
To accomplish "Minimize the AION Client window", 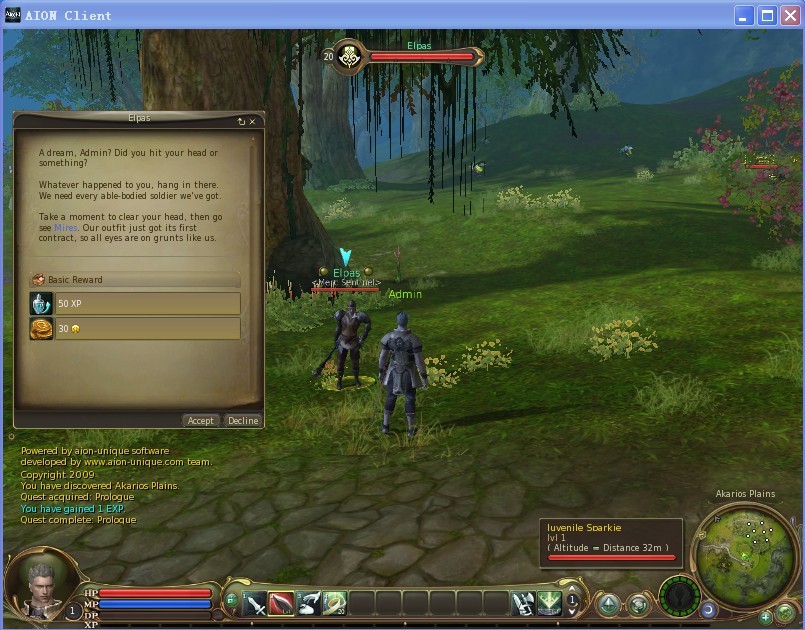I will click(x=745, y=15).
